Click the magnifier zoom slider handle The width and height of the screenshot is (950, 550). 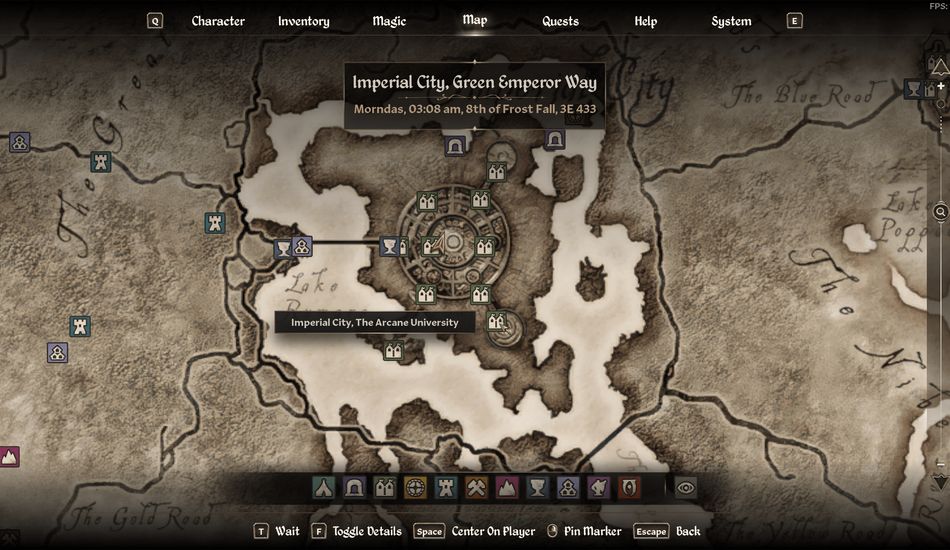click(x=941, y=212)
